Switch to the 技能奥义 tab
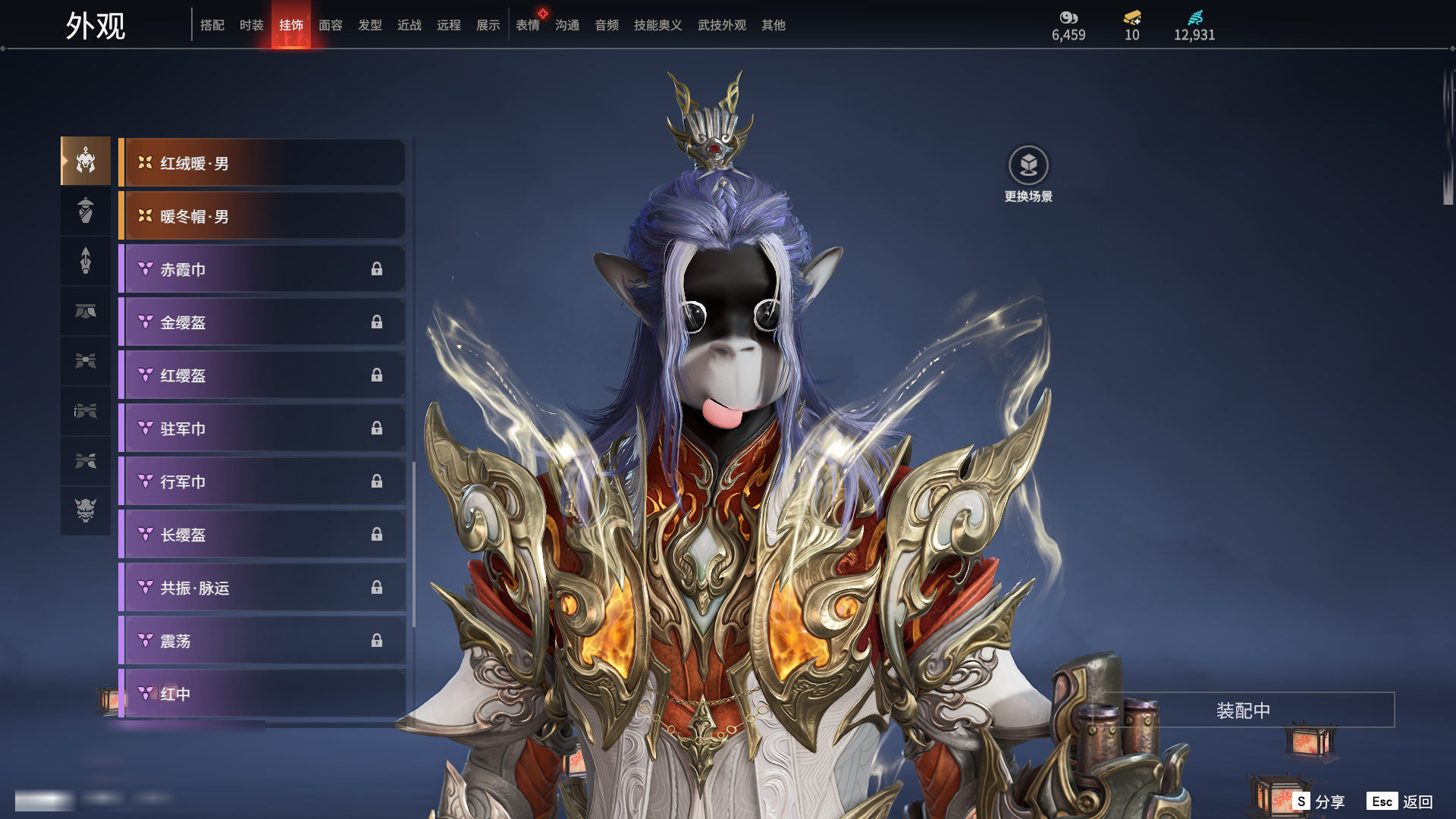This screenshot has width=1456, height=819. [x=657, y=25]
